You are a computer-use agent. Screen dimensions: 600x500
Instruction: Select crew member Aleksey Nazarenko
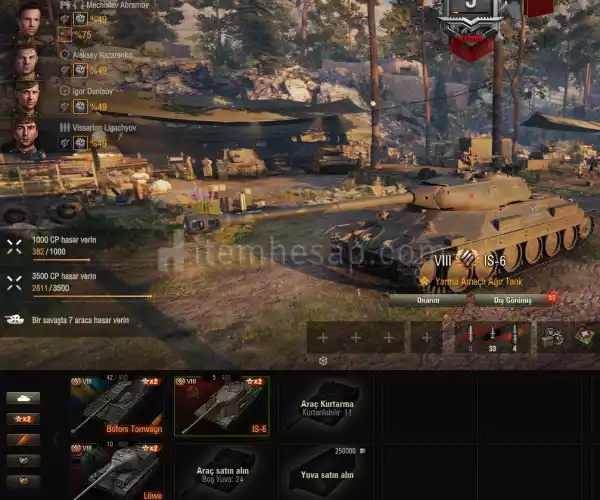[x=28, y=62]
